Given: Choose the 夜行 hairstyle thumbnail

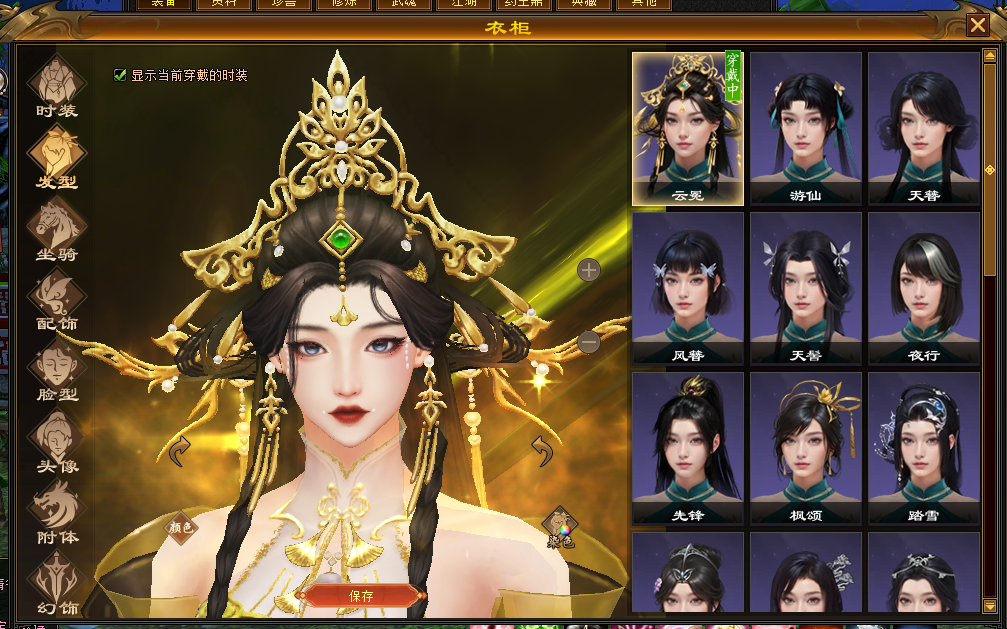Looking at the screenshot, I should (x=923, y=288).
